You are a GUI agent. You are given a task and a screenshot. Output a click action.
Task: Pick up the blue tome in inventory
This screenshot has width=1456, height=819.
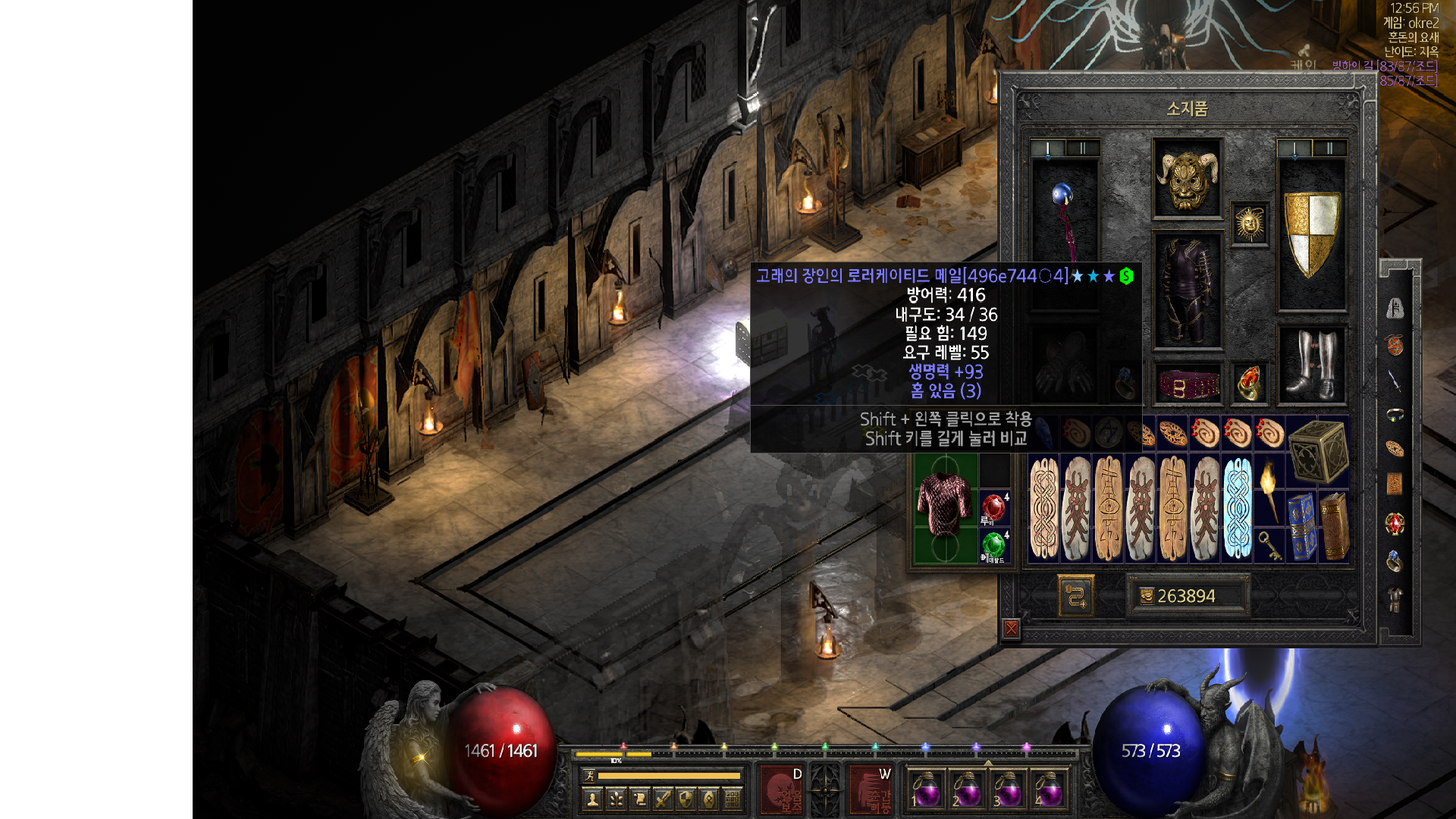[1302, 525]
